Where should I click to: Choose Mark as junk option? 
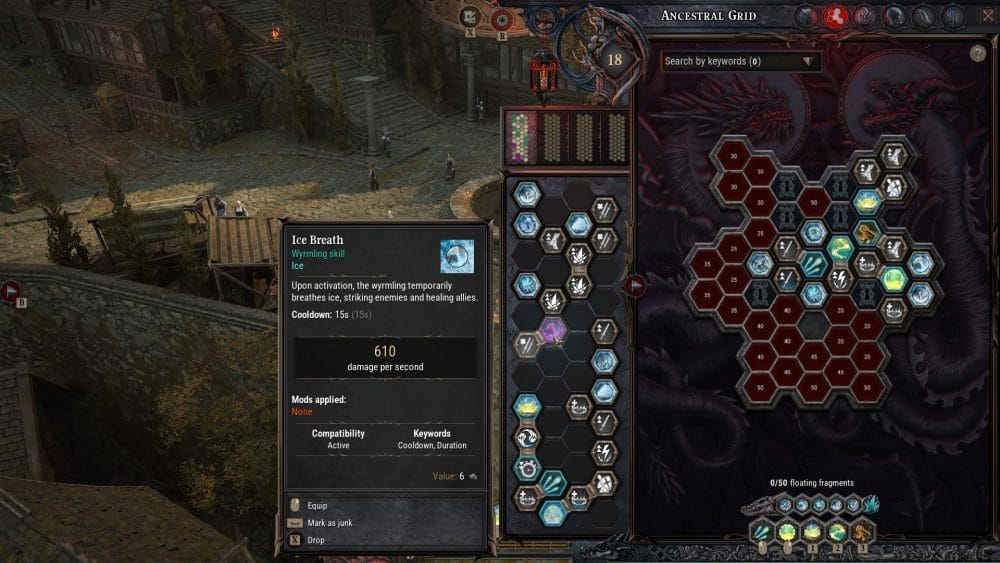coord(329,523)
